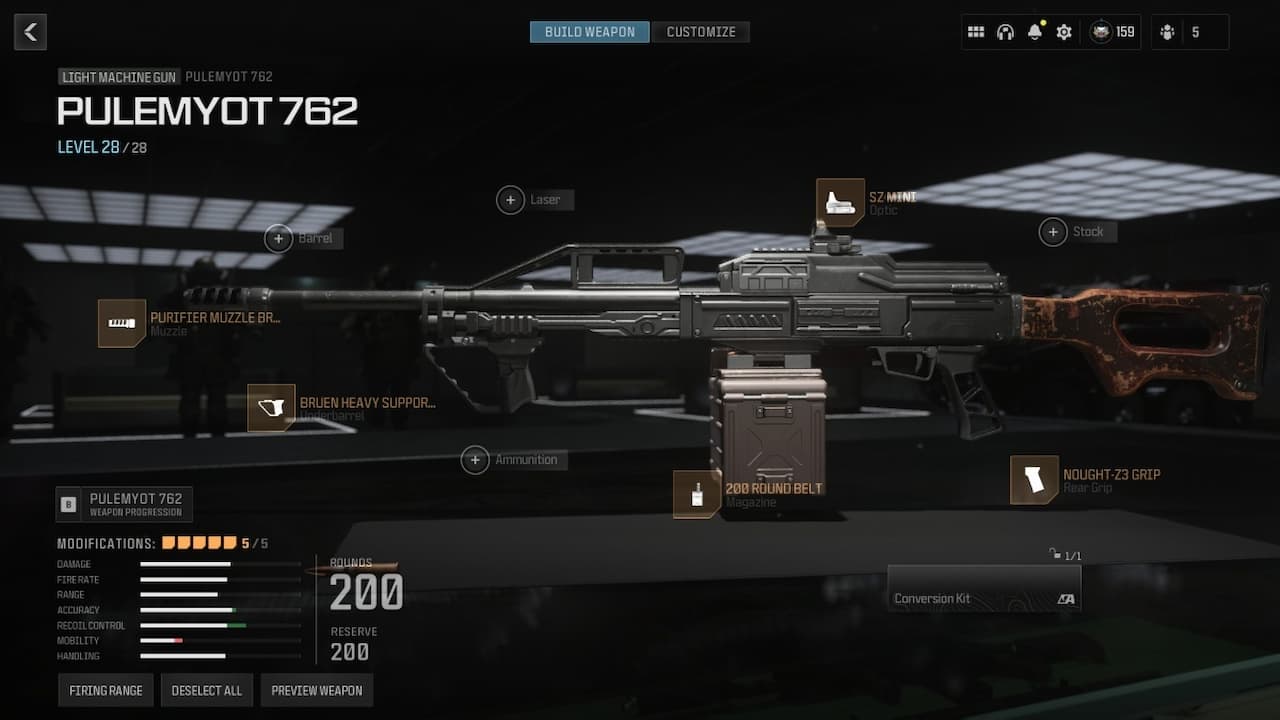Select the Nought-Z3 Grip rear grip slot
The image size is (1280, 720).
(1034, 480)
